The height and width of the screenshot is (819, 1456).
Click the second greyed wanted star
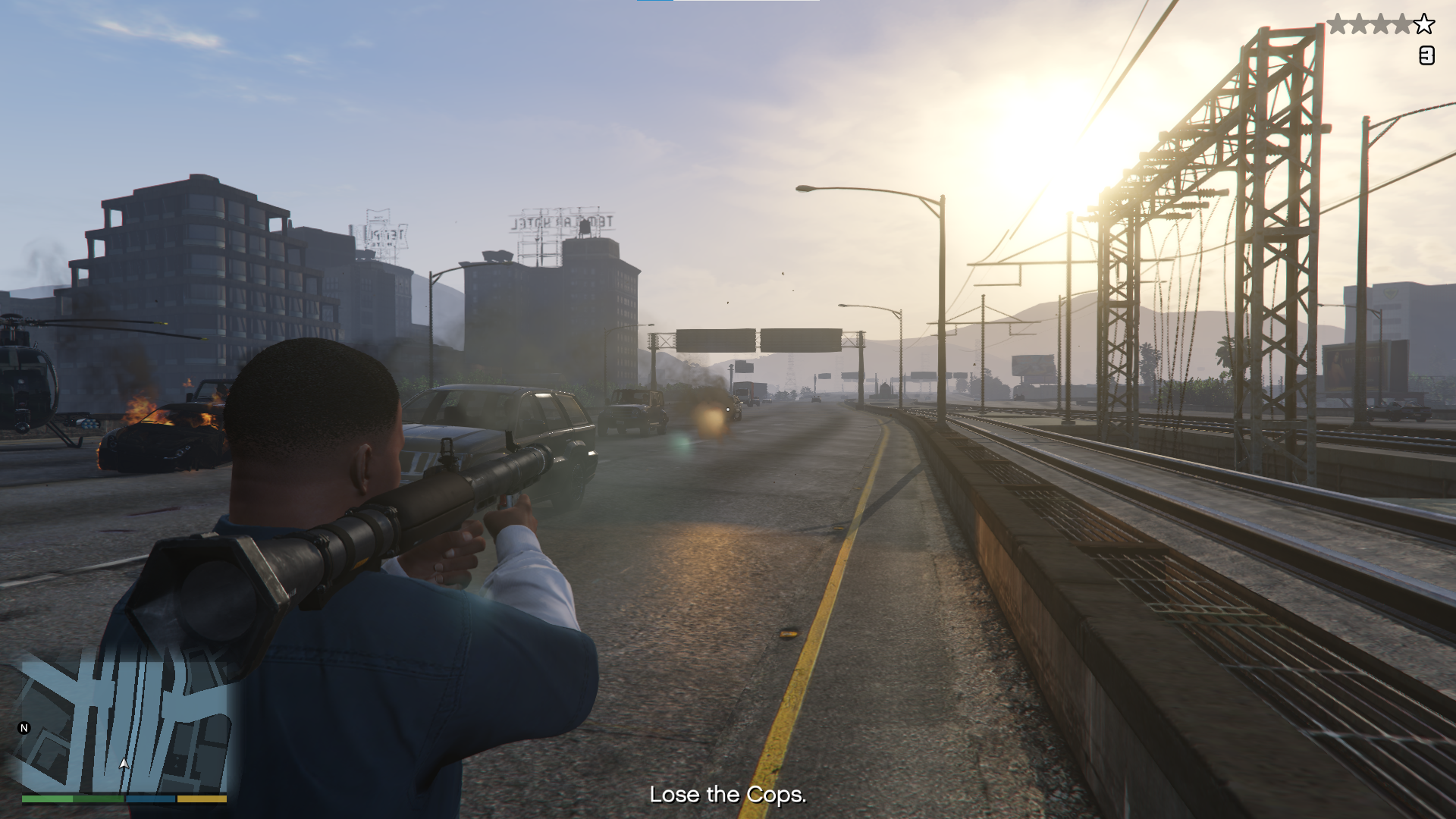coord(1359,24)
